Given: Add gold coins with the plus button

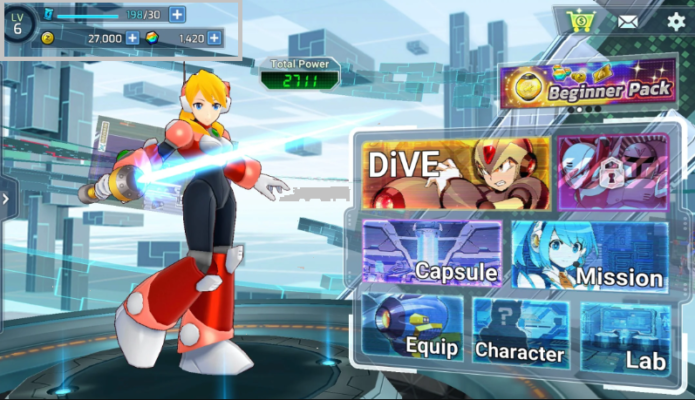Looking at the screenshot, I should point(132,38).
